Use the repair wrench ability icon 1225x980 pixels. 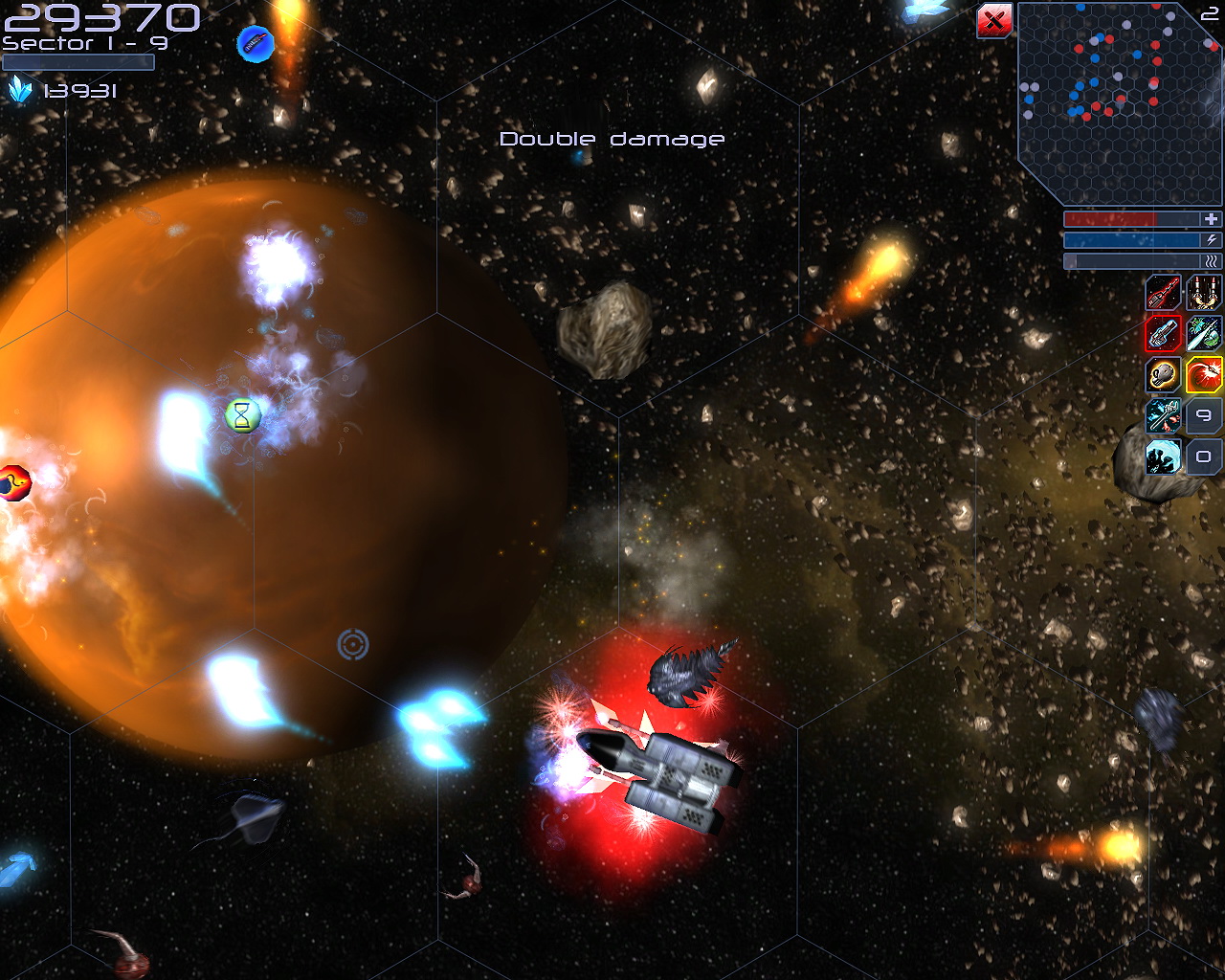(x=1163, y=416)
